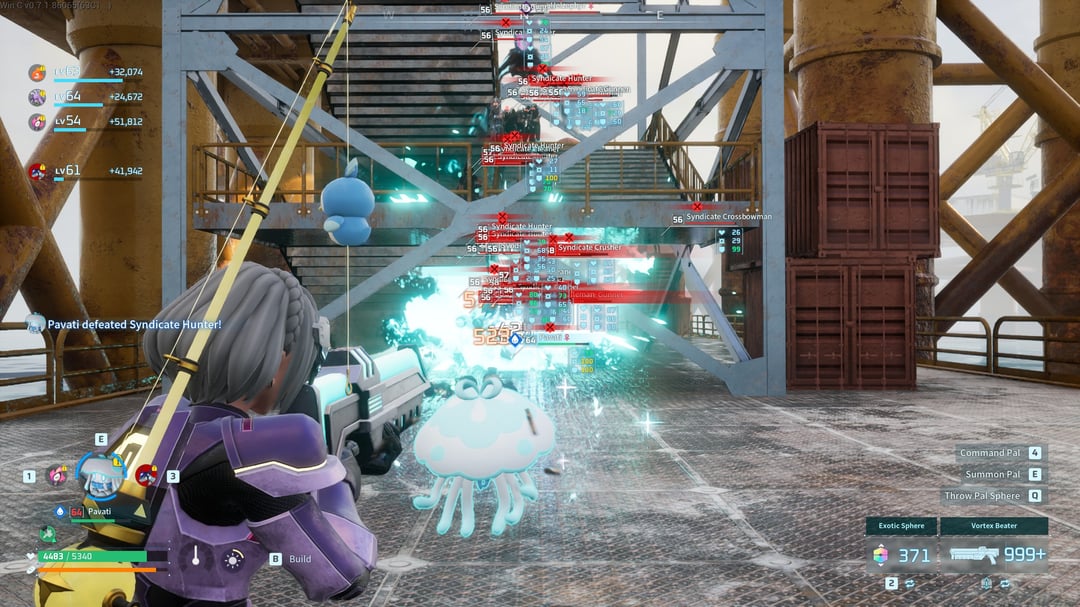Click the sun time-of-day indicator

pos(233,559)
